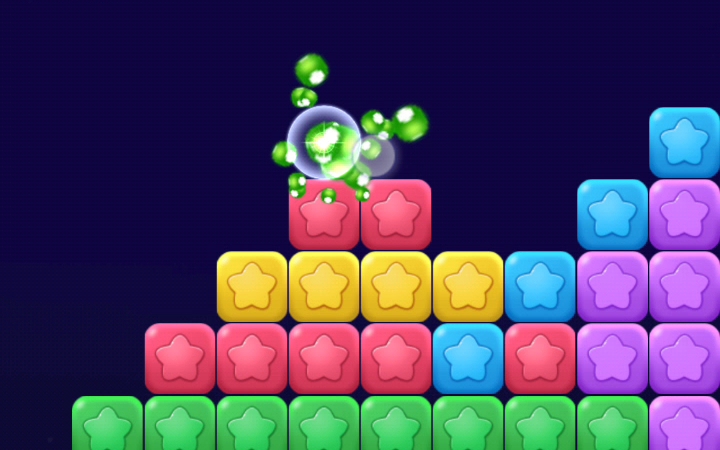Select the blue block between two red blocks

[468, 358]
